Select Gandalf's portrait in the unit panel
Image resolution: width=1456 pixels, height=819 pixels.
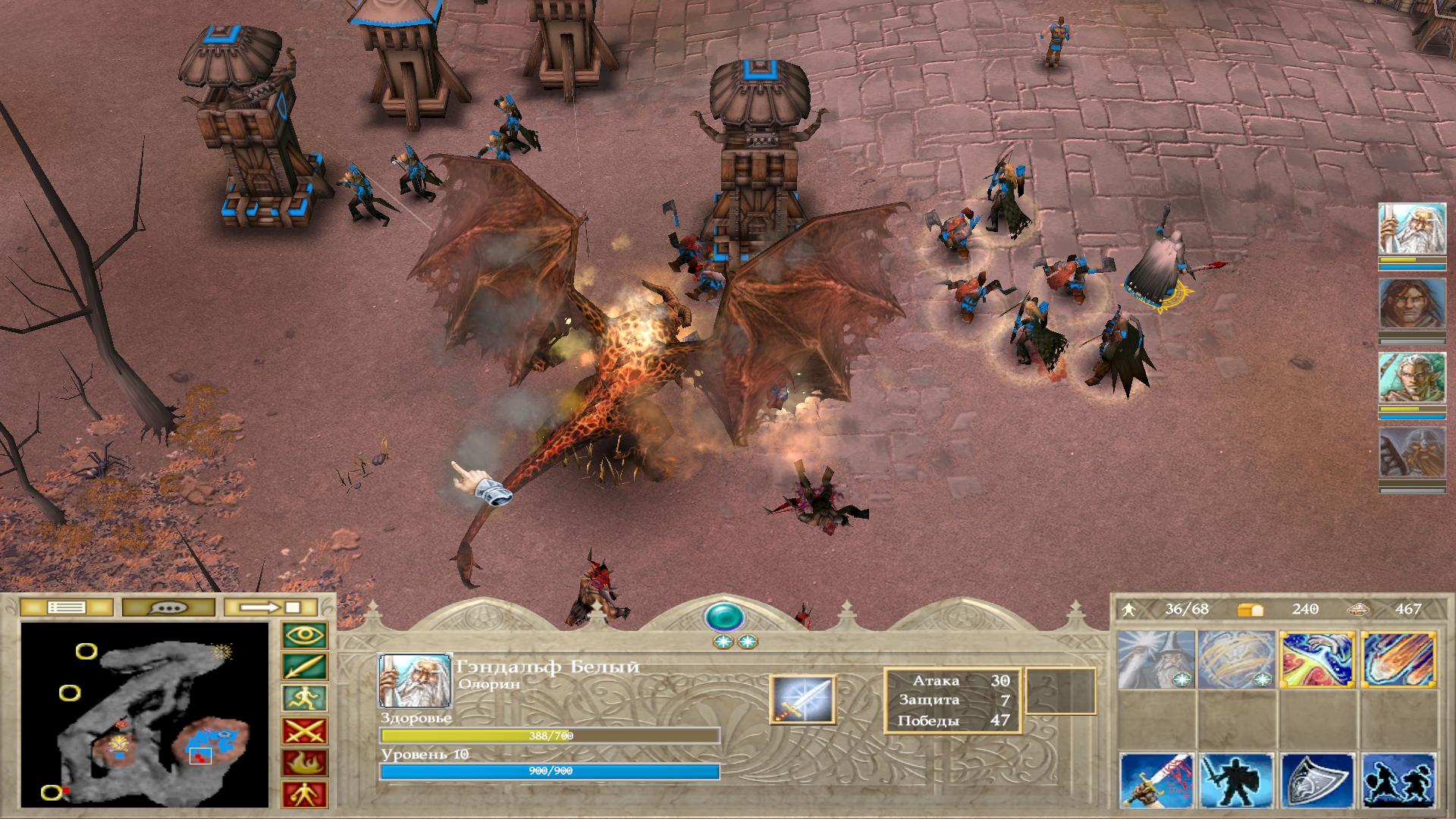[403, 680]
